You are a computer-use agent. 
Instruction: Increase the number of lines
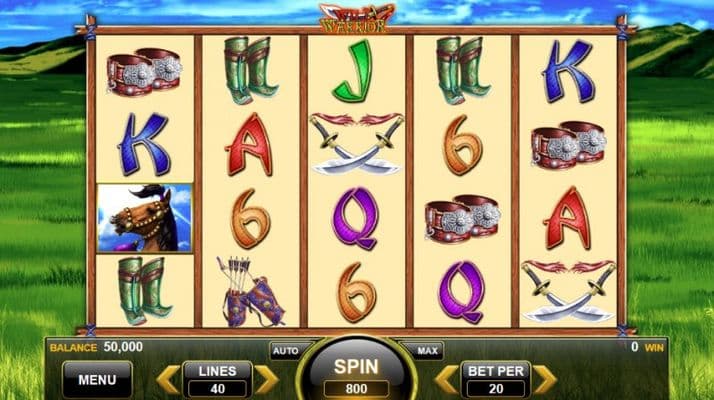click(x=265, y=379)
